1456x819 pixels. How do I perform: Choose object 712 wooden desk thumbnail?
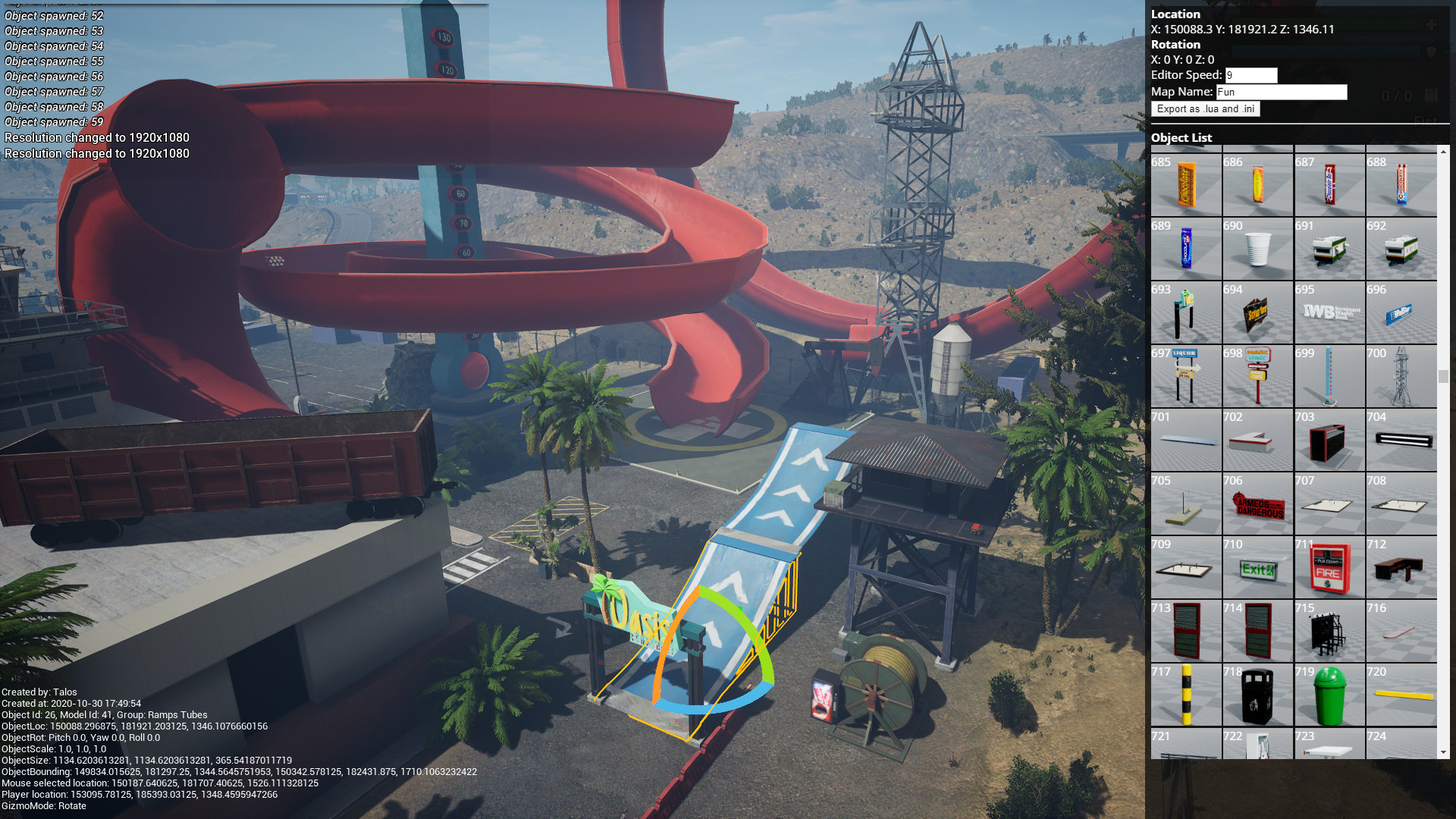click(1401, 568)
